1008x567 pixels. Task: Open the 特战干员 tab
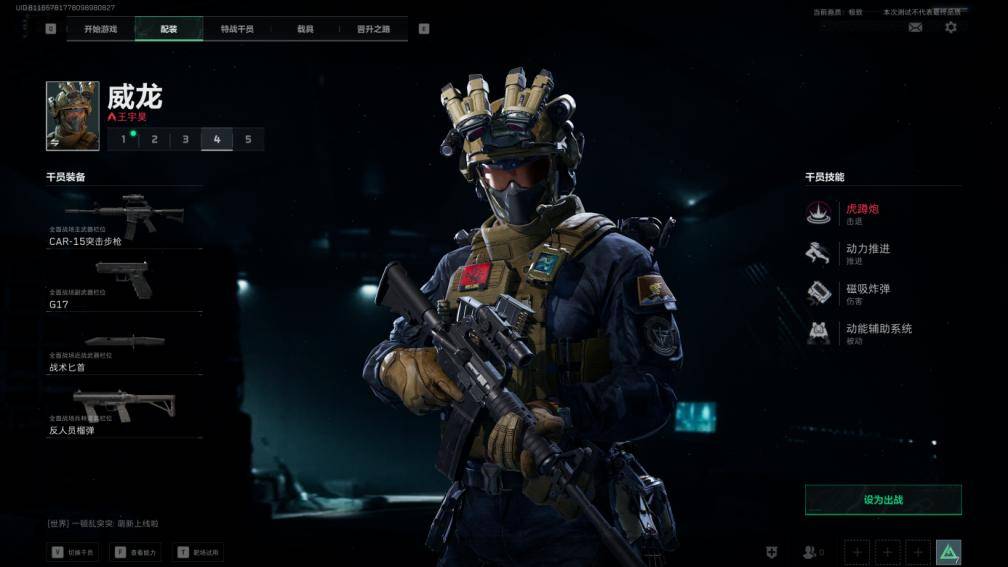[237, 29]
